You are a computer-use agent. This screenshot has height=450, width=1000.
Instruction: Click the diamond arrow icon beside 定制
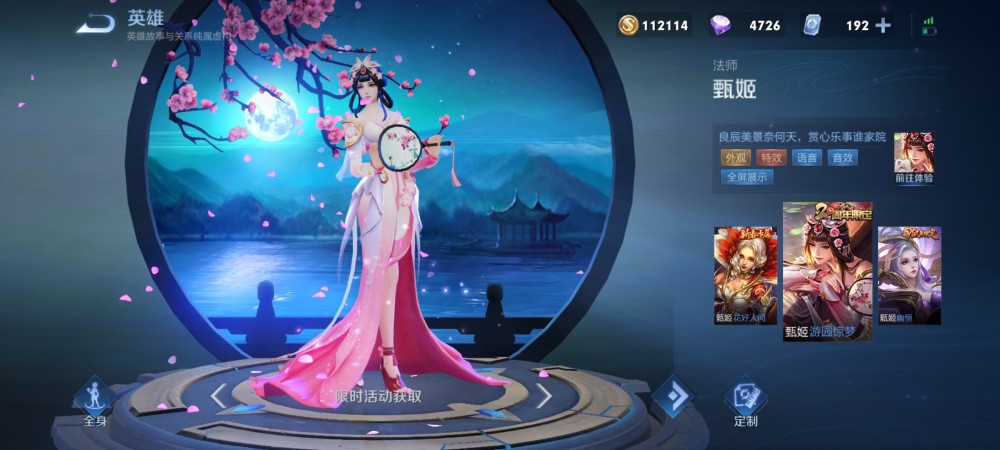click(x=672, y=398)
